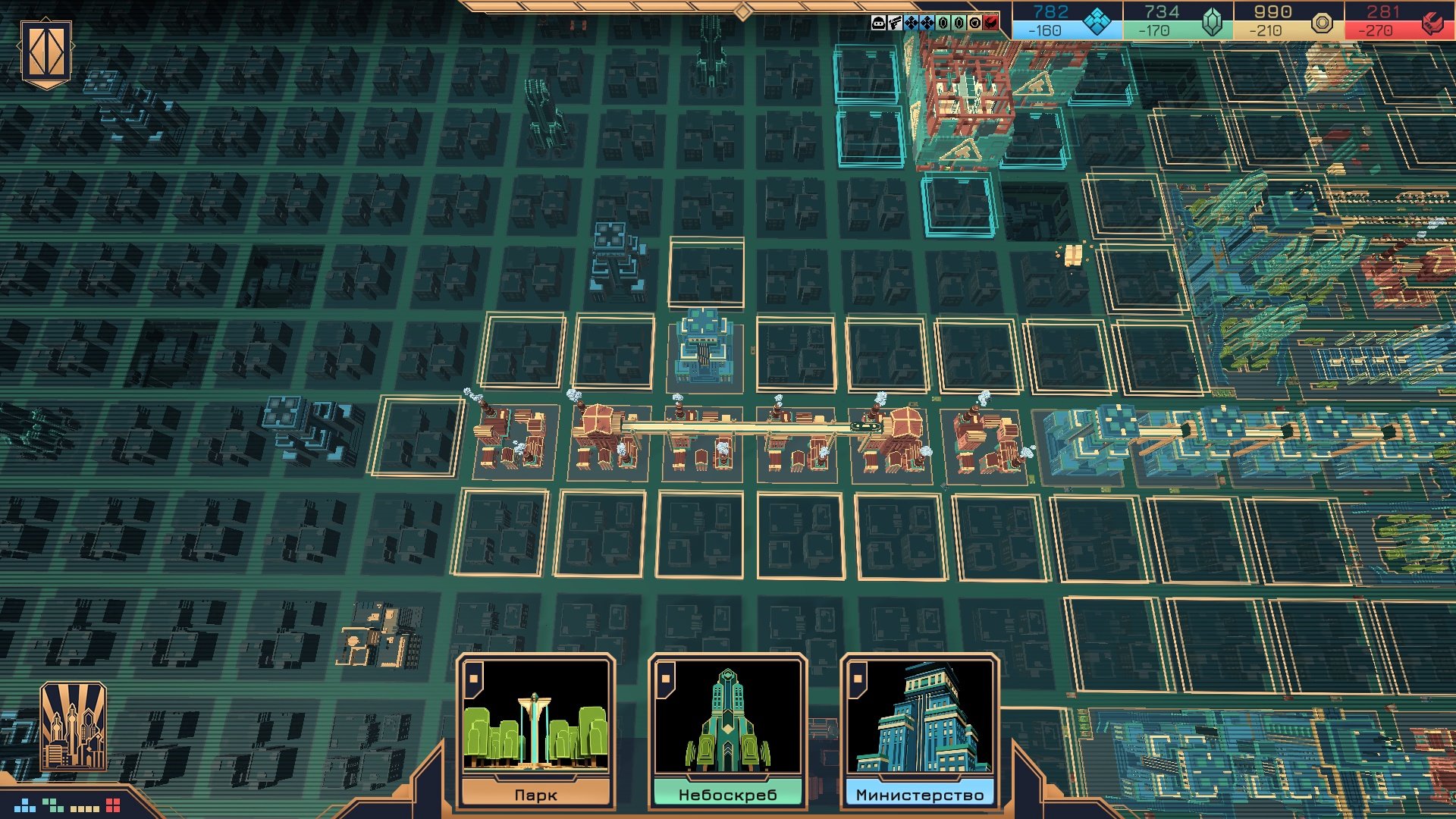
Task: Pick the Министерство building card
Action: click(x=919, y=728)
